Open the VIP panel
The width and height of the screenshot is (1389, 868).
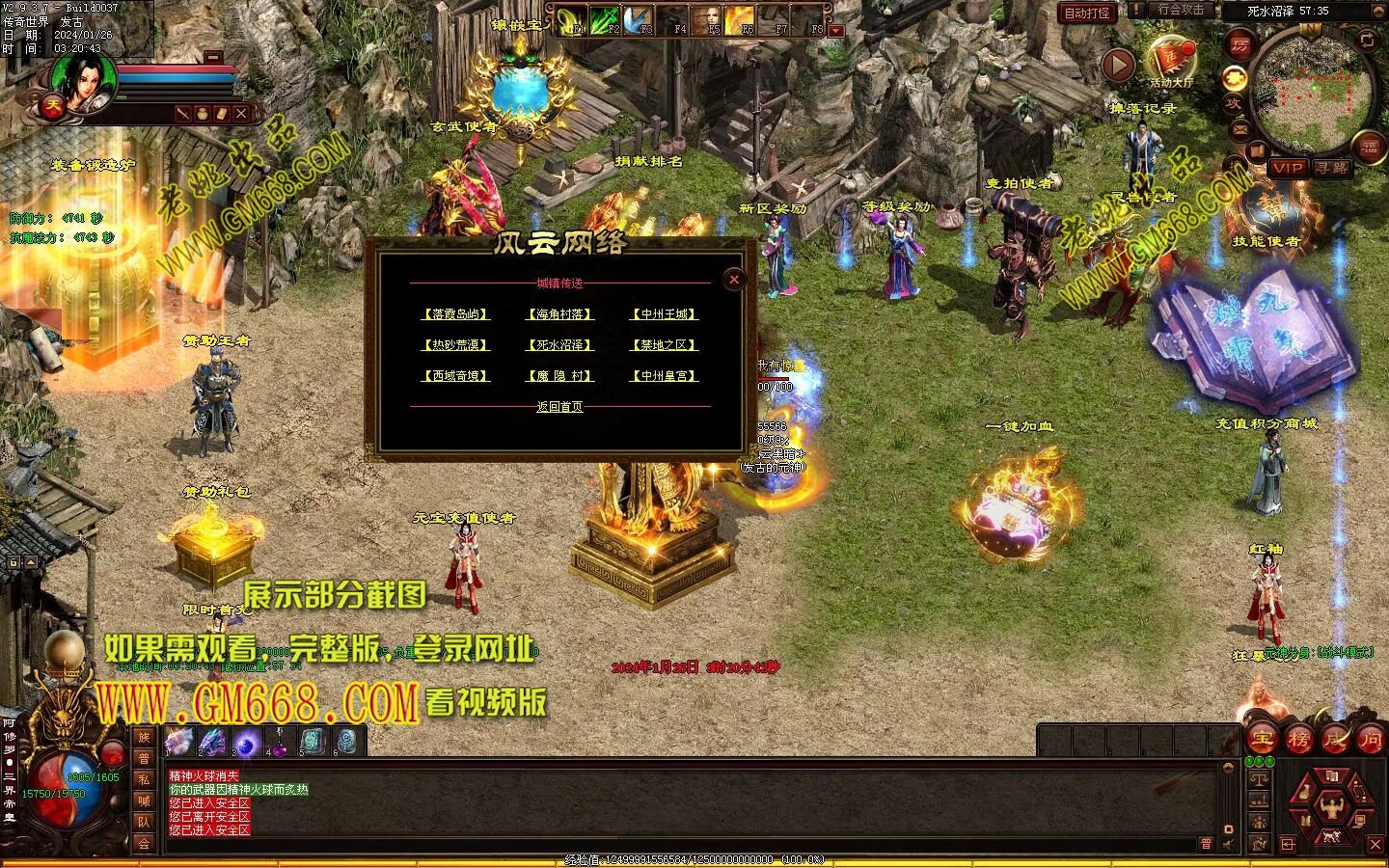coord(1287,168)
